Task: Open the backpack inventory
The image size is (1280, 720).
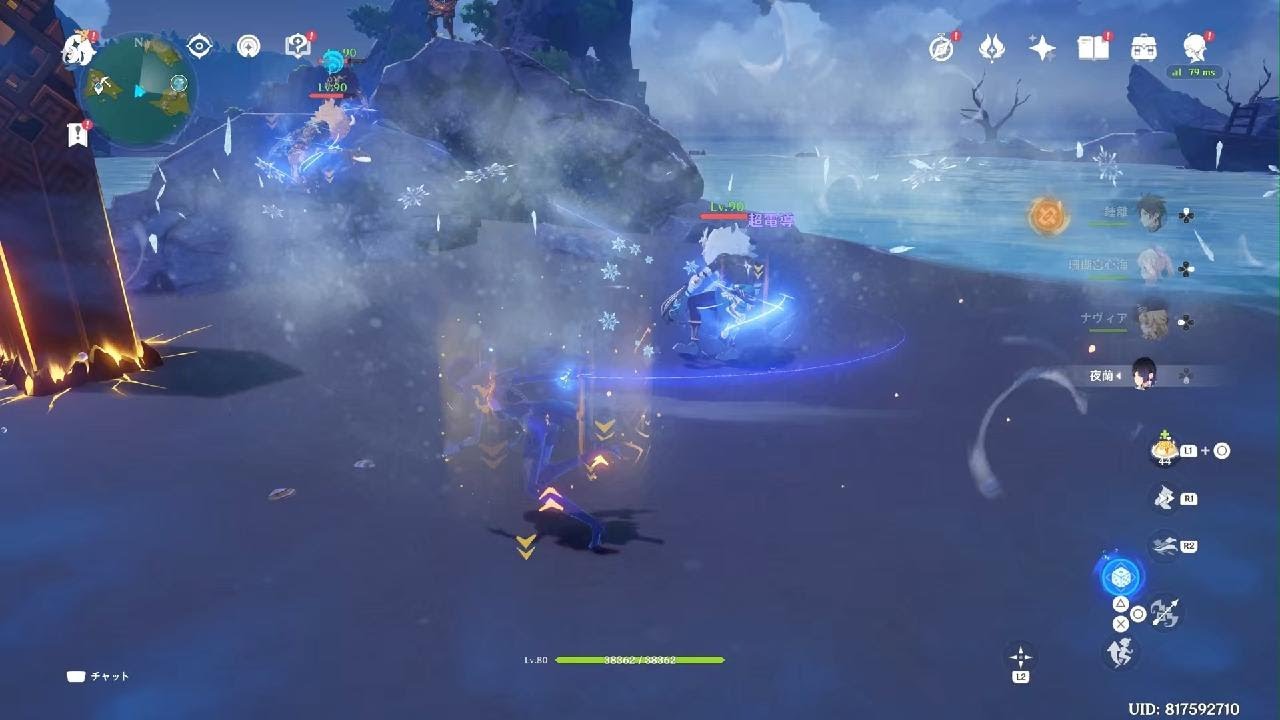Action: (1143, 48)
